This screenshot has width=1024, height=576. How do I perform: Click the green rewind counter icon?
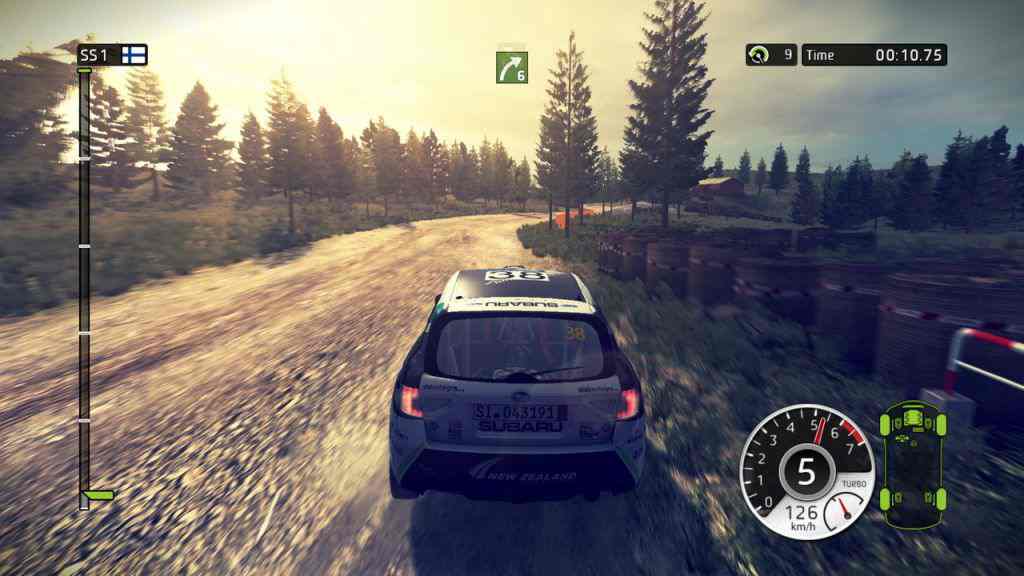[x=760, y=55]
